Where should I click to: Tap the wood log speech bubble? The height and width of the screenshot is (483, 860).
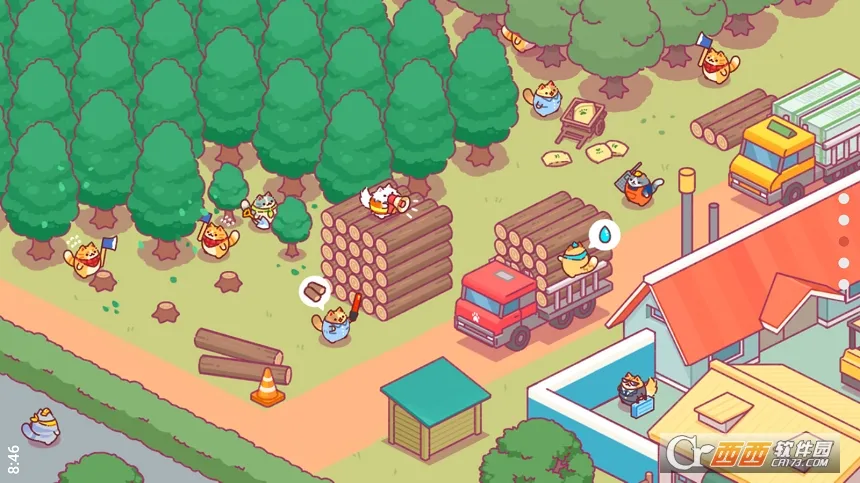coord(316,292)
